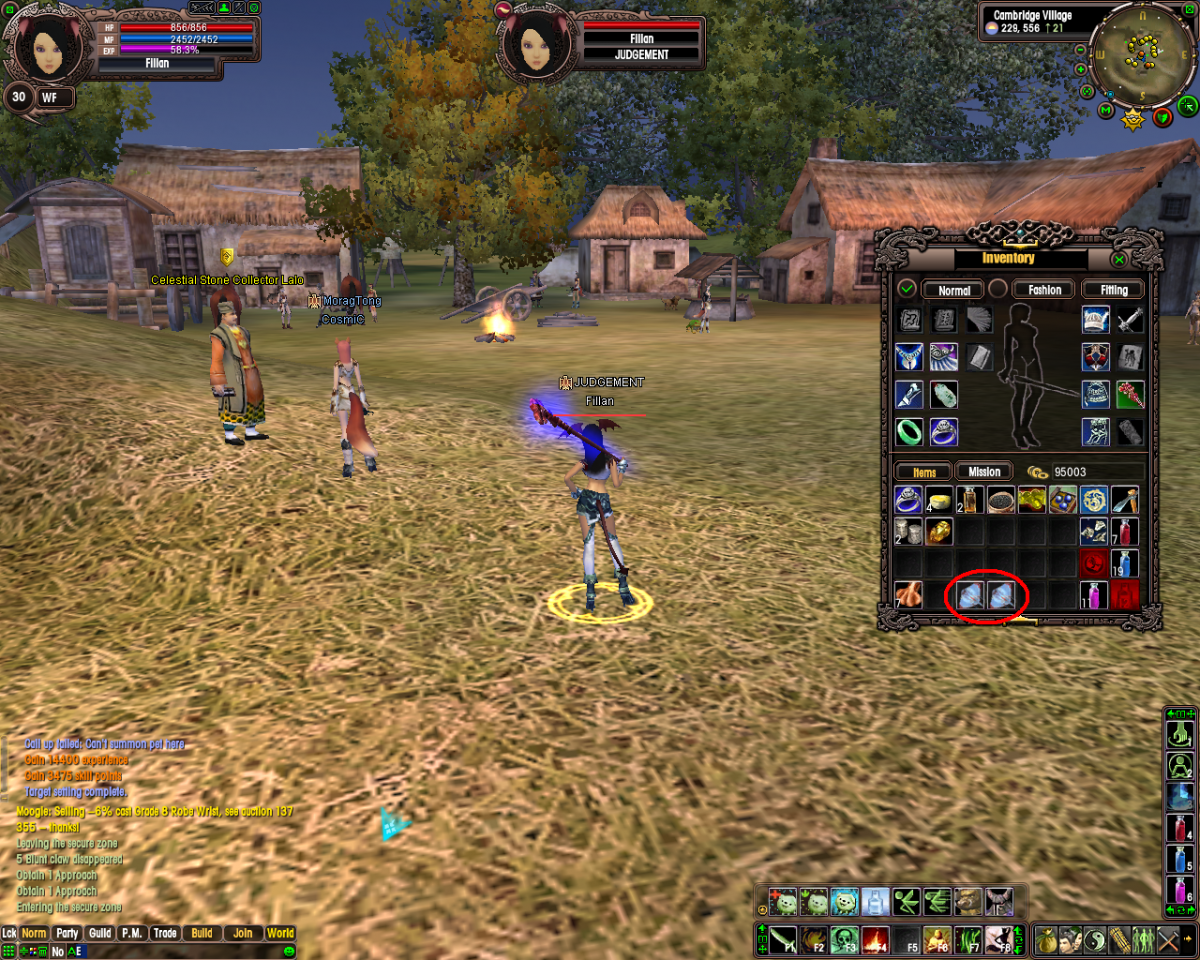Click the gold nugget inventory item
The image size is (1200, 960).
point(937,531)
